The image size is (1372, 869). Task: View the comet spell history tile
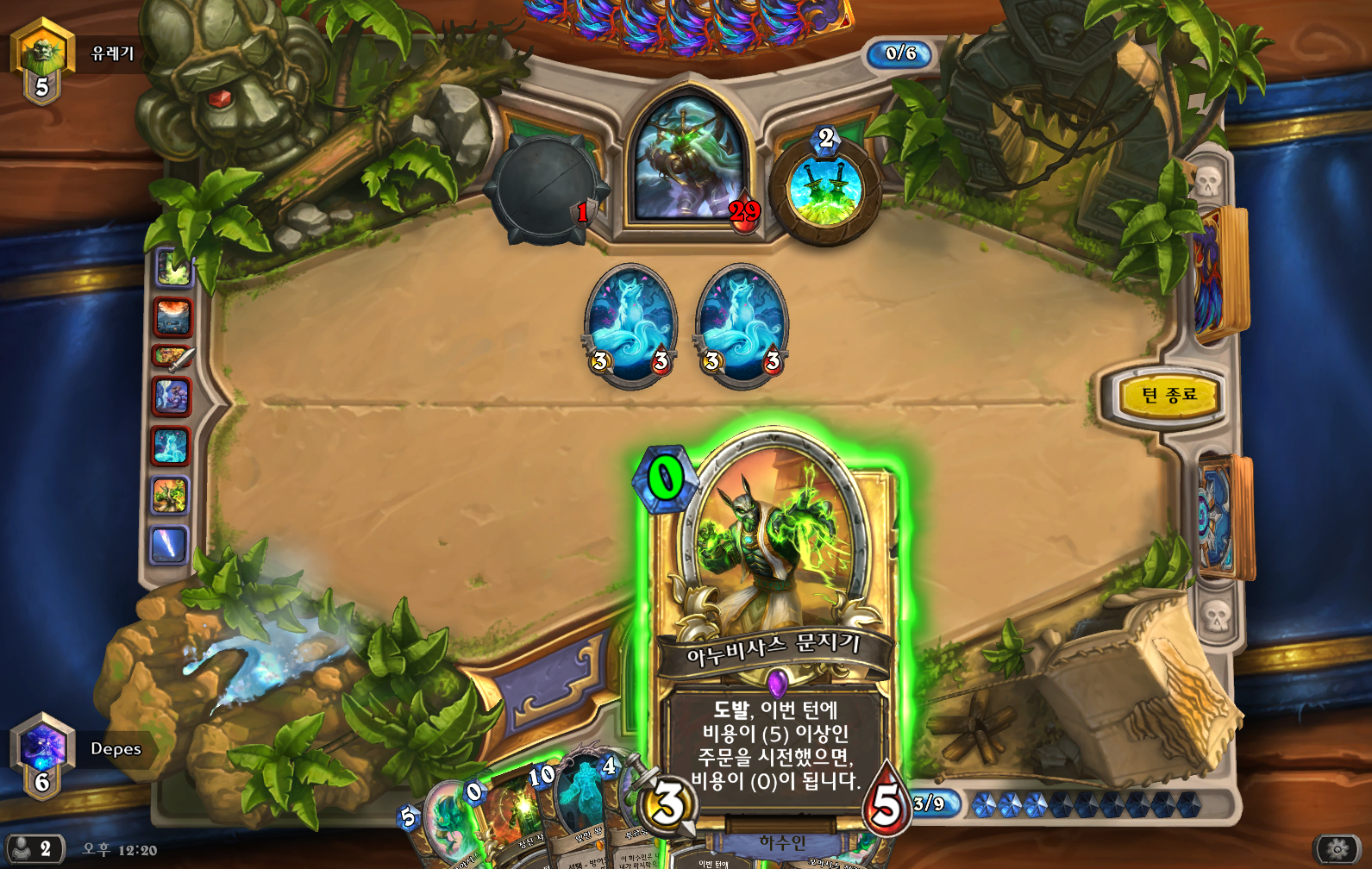[169, 545]
